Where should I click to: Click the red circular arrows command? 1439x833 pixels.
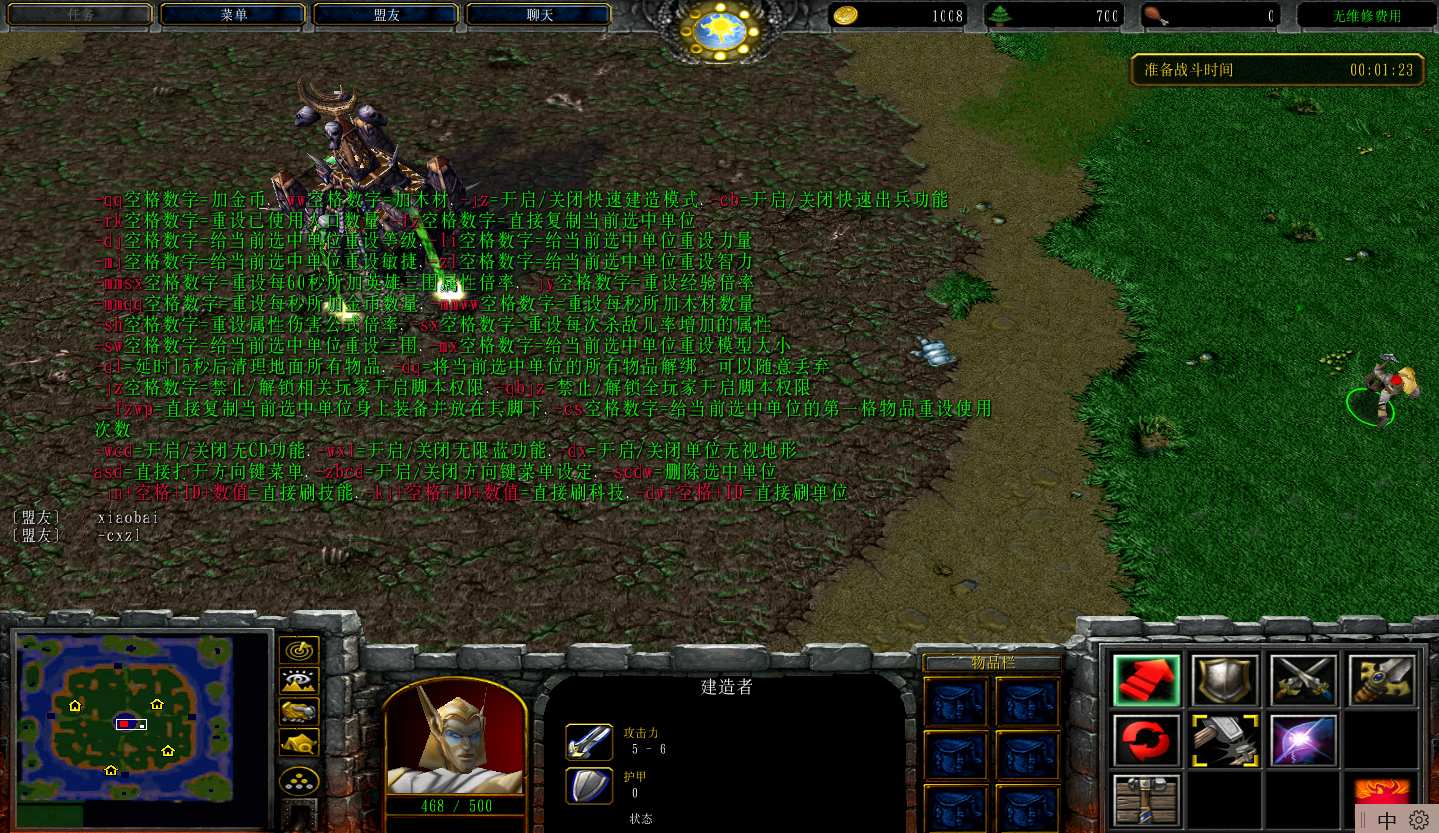[x=1146, y=741]
